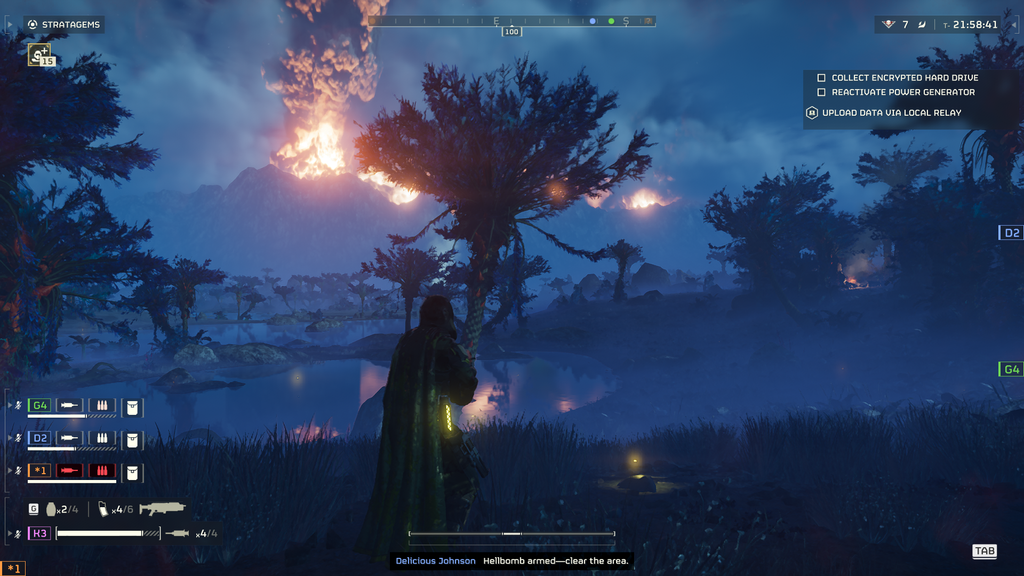Click squadmate *1's red ammo icon
This screenshot has width=1024, height=576.
[102, 470]
